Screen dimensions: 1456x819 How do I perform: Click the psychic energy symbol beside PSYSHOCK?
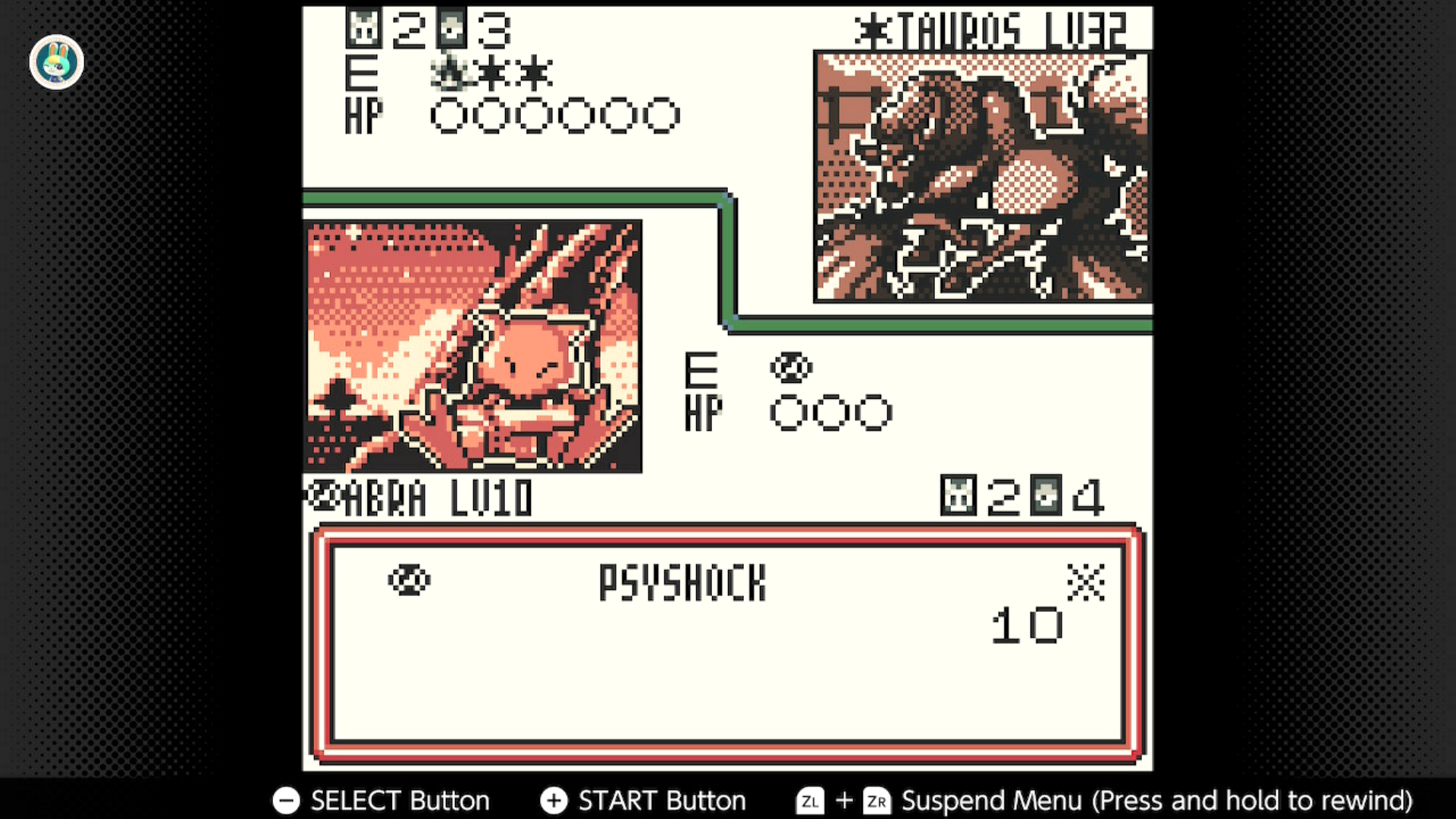(x=408, y=581)
